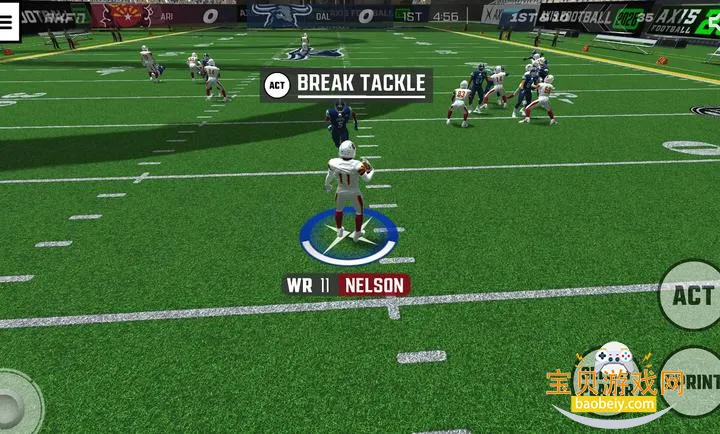Touch the virtual movement joystick

[12, 405]
